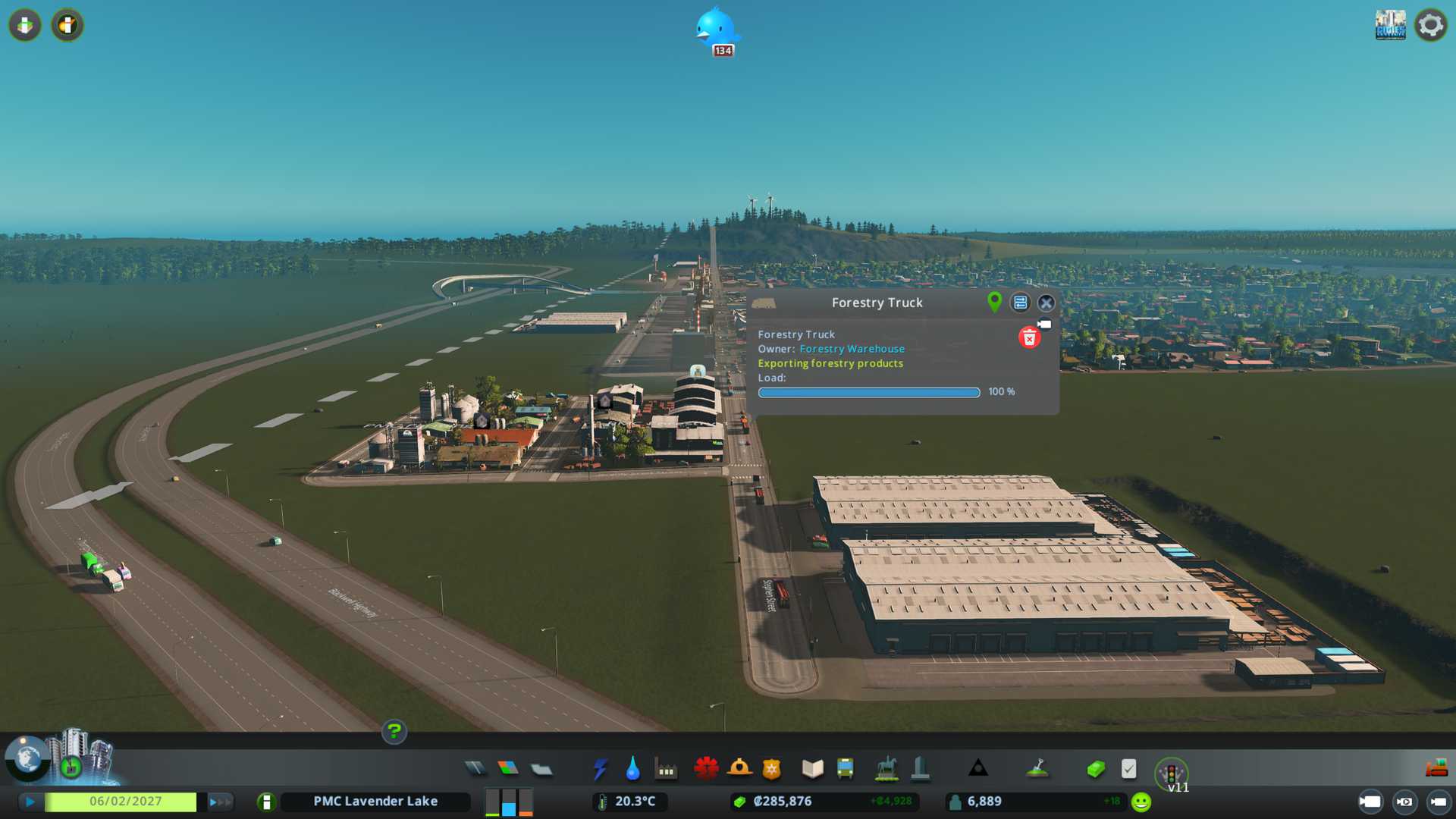Open the Fire Department menu
Screen dimensions: 1456x819
[x=739, y=769]
